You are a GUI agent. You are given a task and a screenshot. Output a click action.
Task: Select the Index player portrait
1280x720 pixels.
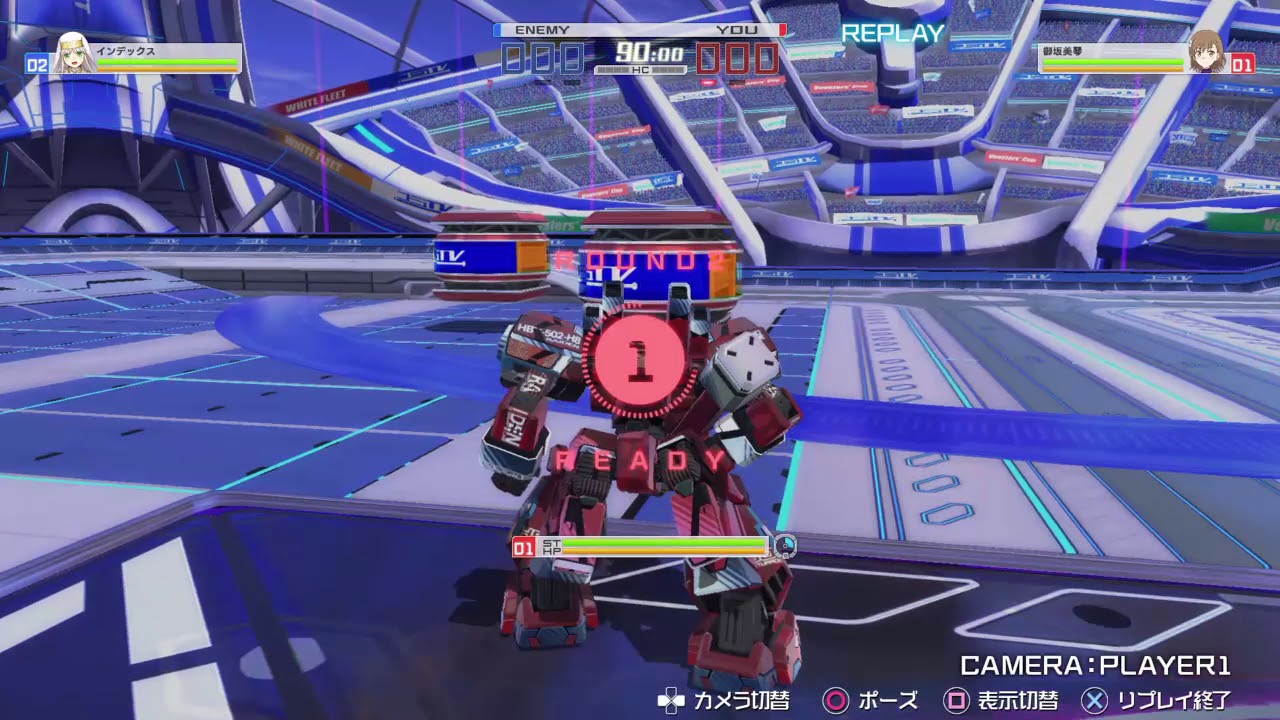[72, 55]
